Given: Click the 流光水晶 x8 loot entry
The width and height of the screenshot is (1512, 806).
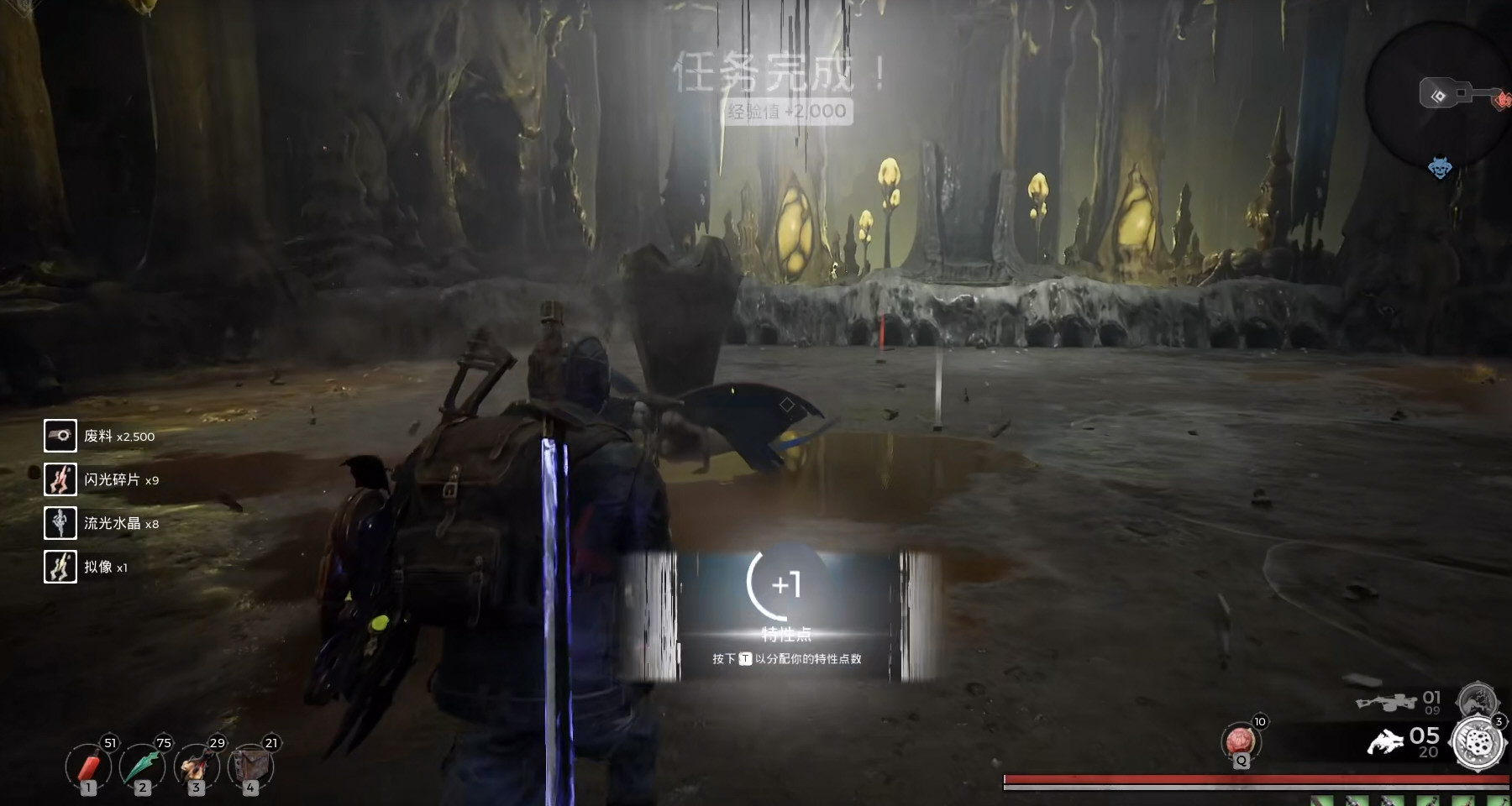Looking at the screenshot, I should 102,523.
